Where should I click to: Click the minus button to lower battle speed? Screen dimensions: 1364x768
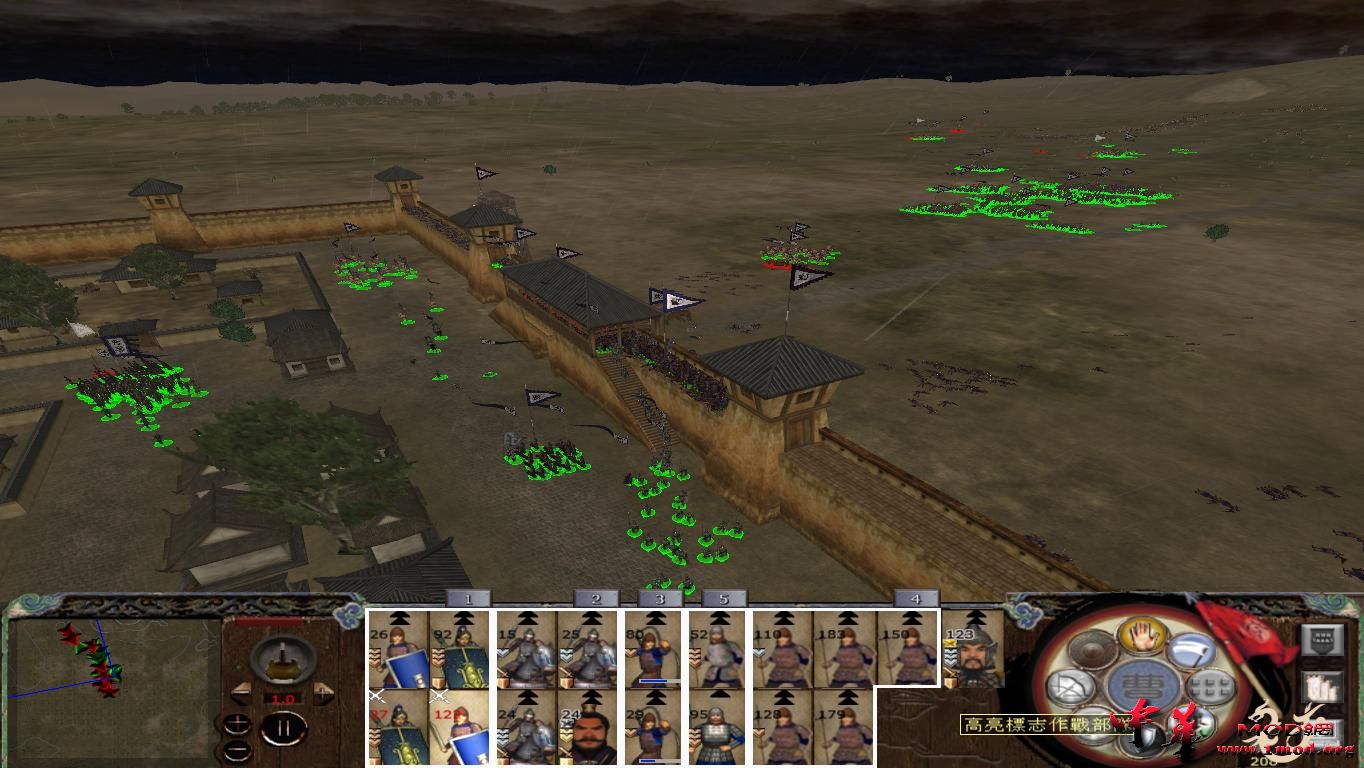click(237, 752)
